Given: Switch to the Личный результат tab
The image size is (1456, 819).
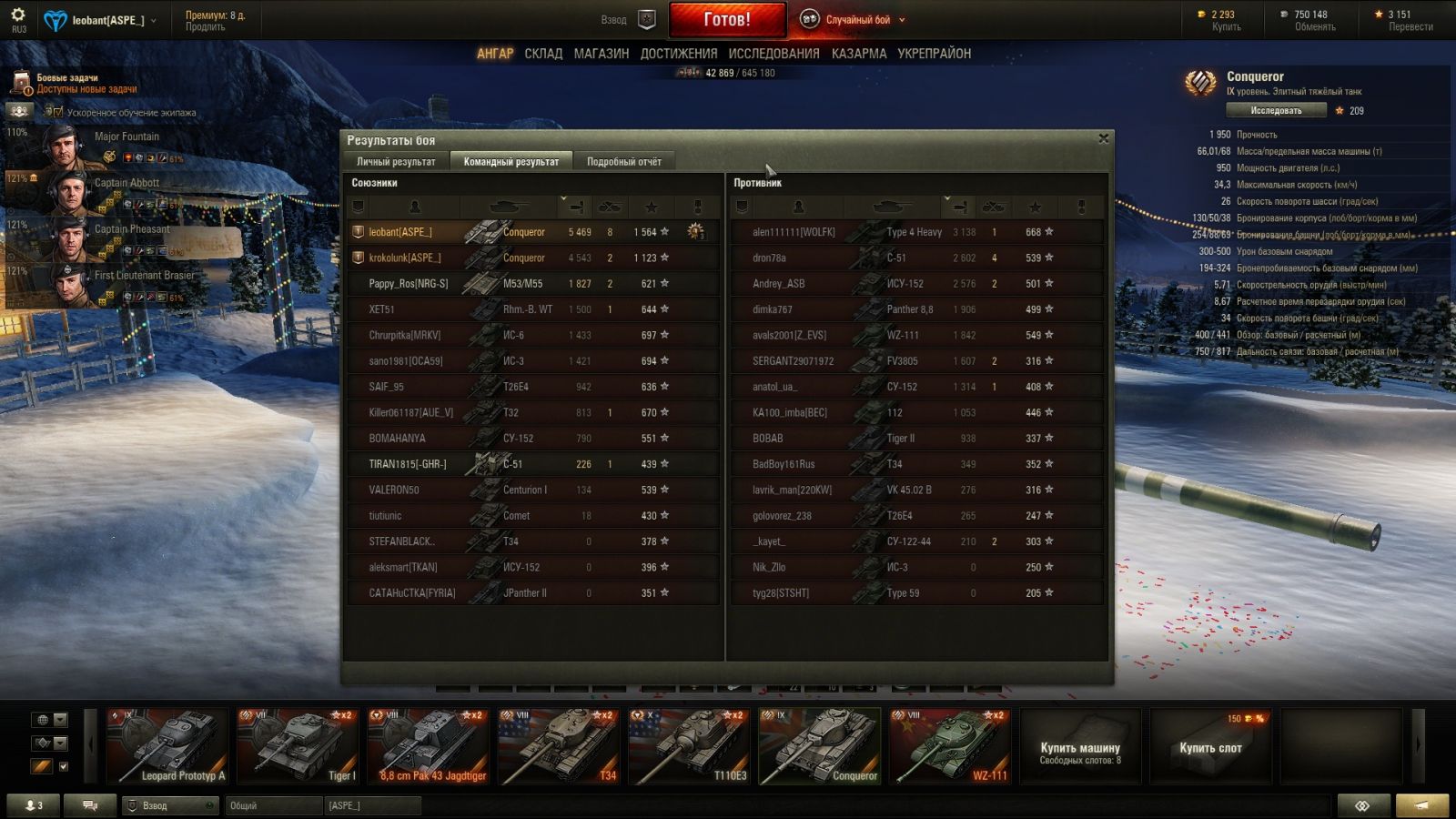Looking at the screenshot, I should pos(396,162).
